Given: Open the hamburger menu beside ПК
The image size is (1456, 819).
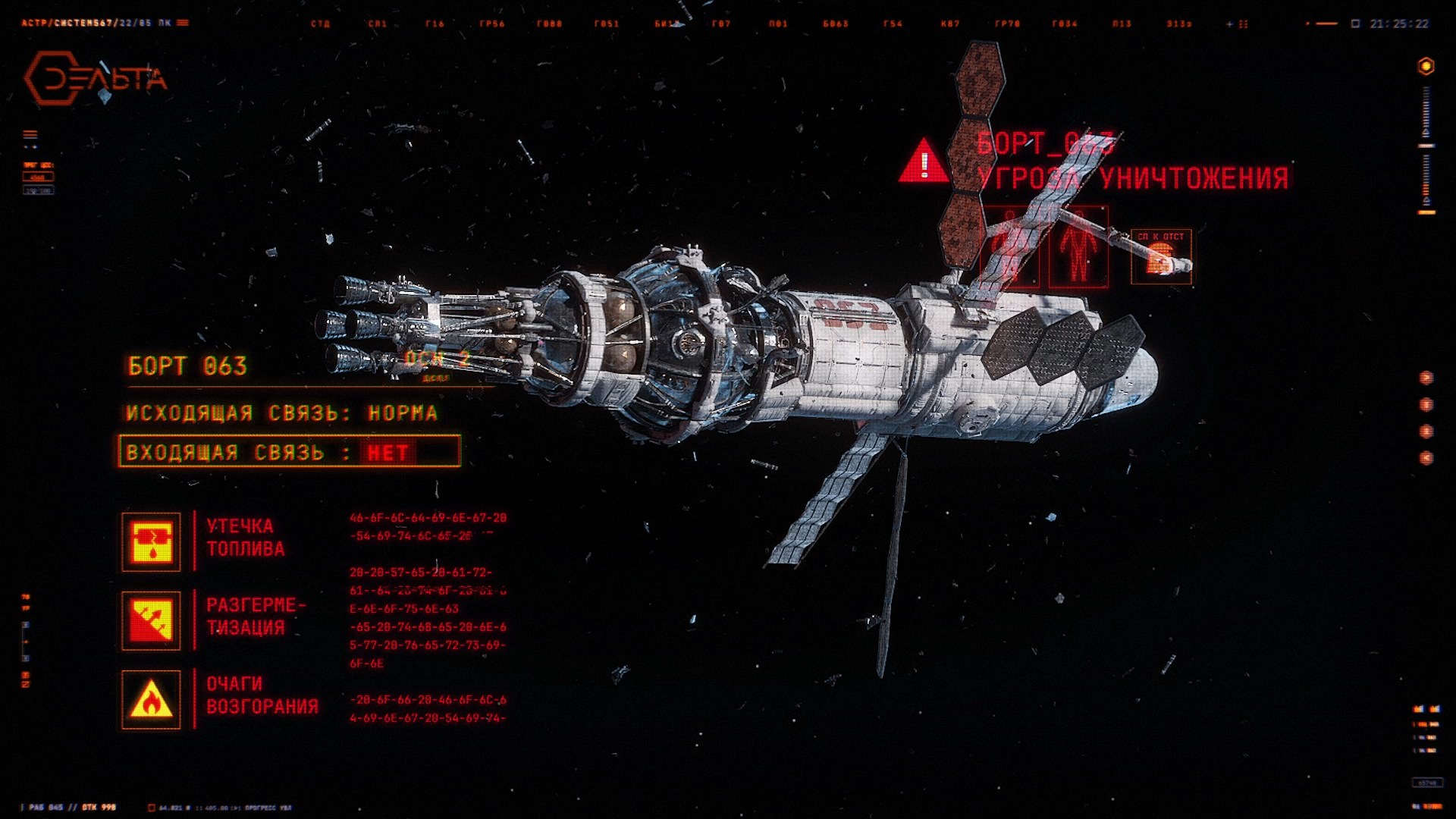Looking at the screenshot, I should point(182,23).
